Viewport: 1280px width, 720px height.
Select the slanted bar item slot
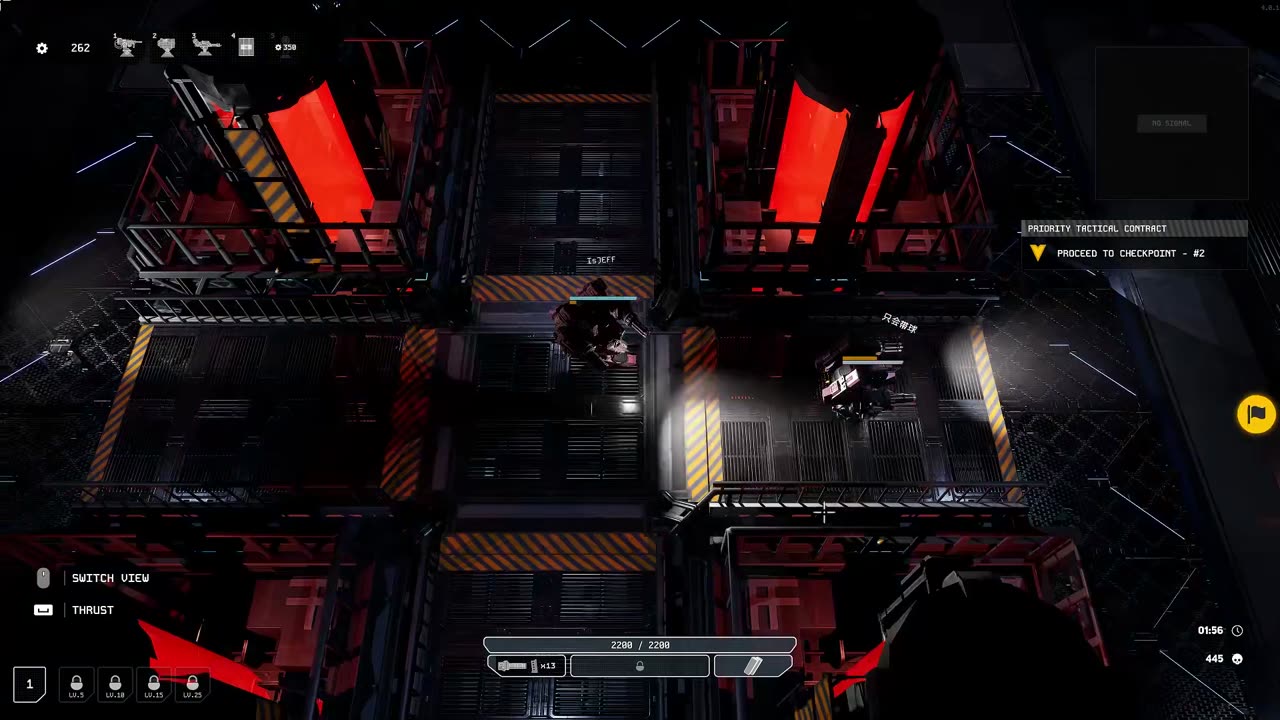click(x=753, y=666)
